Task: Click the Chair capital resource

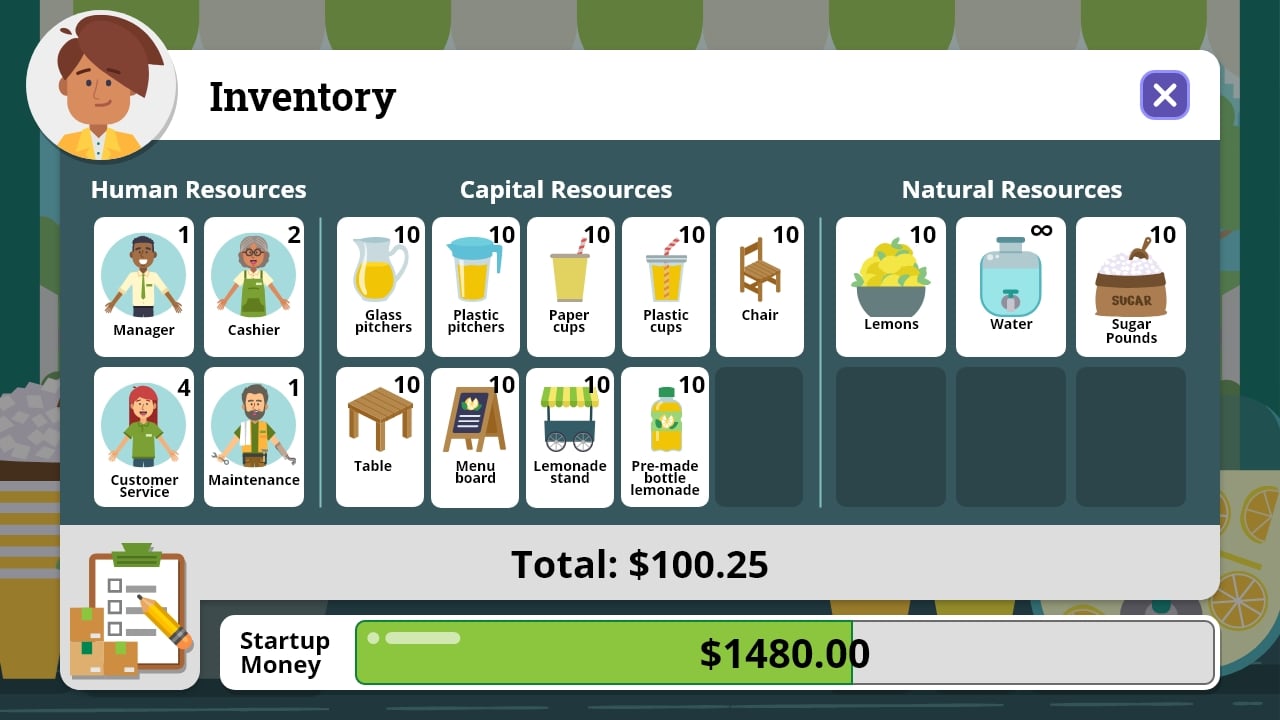Action: point(760,287)
